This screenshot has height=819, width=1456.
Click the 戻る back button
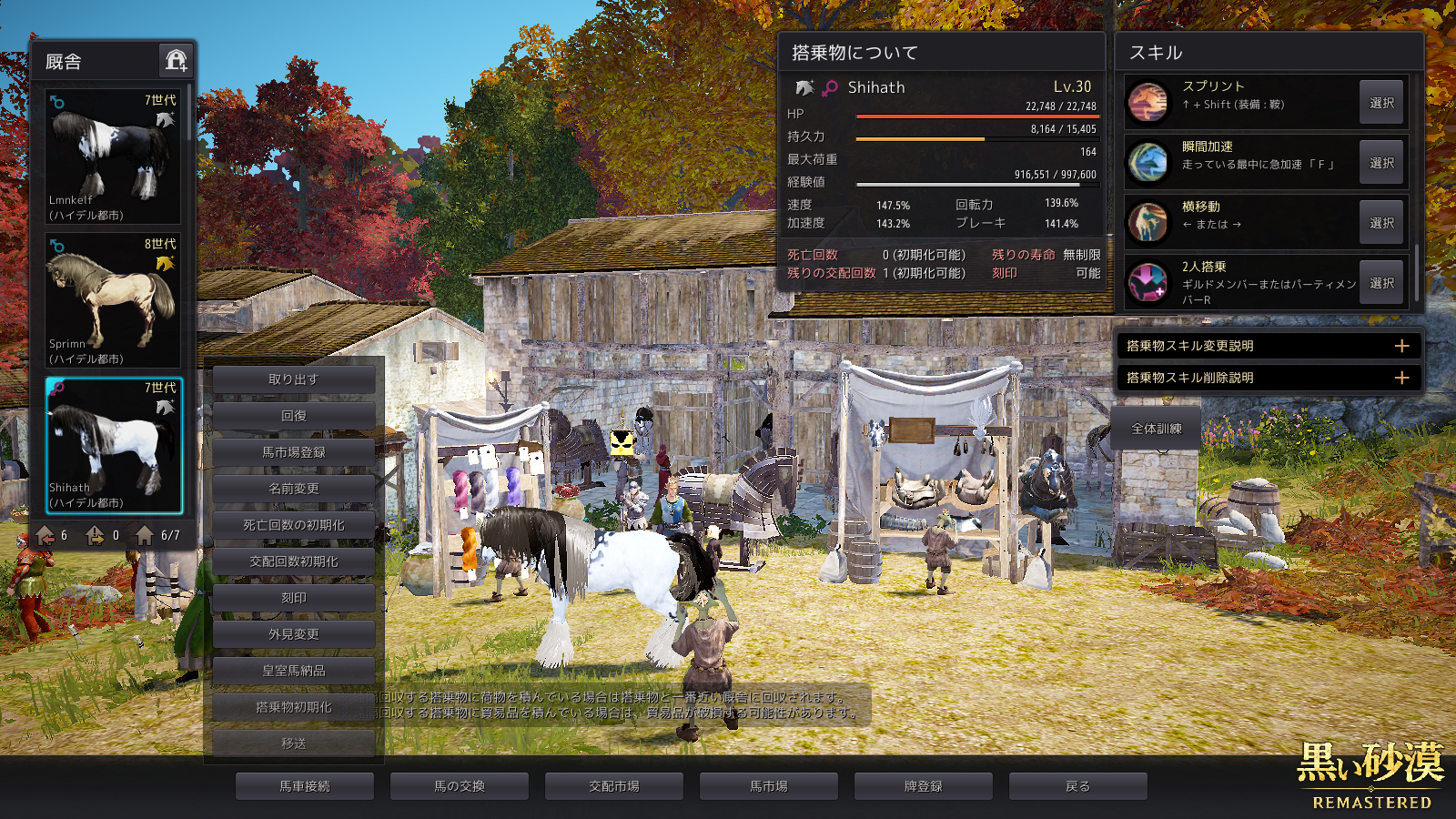[1078, 786]
